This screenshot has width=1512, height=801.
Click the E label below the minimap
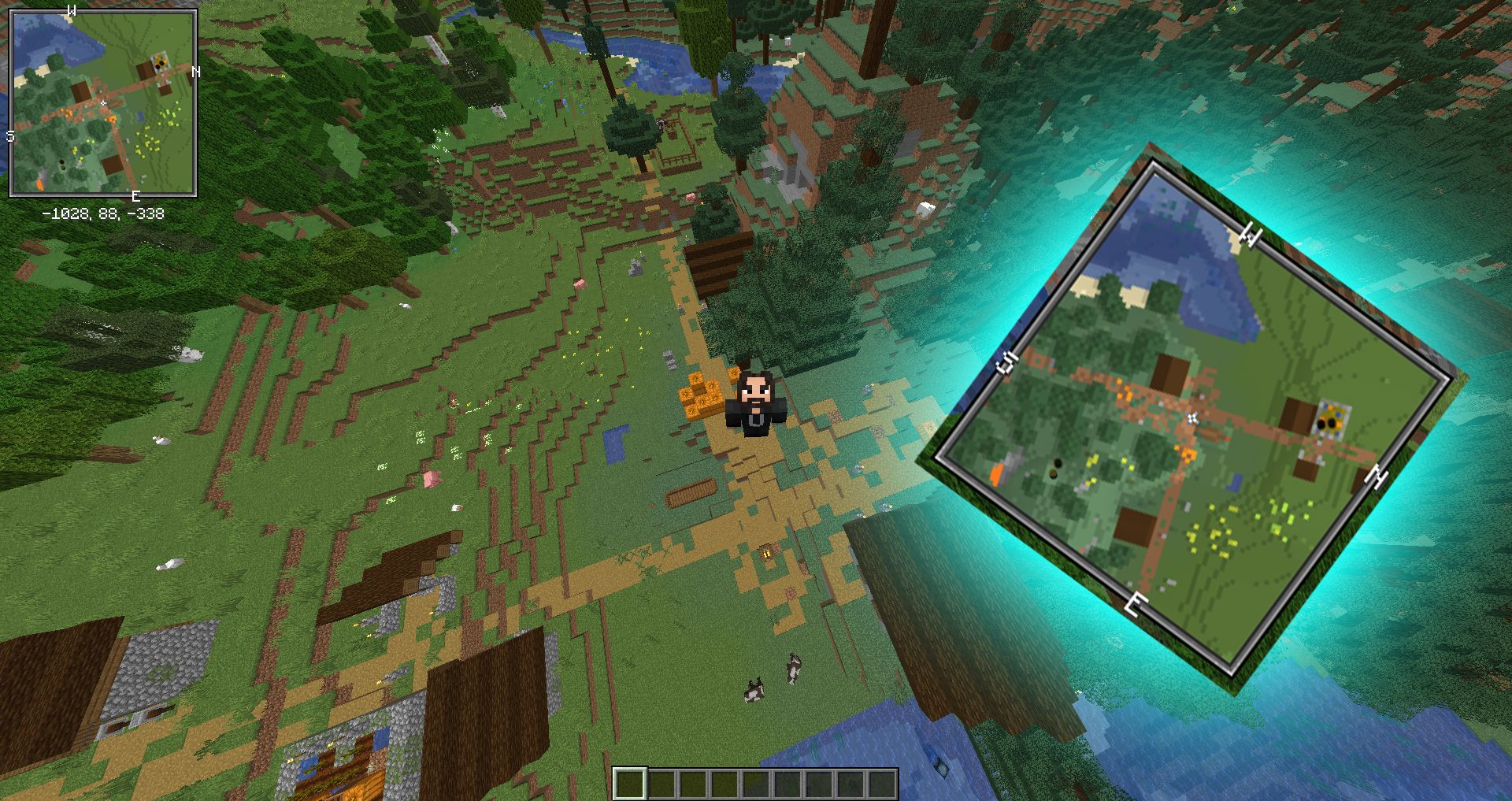click(x=135, y=195)
